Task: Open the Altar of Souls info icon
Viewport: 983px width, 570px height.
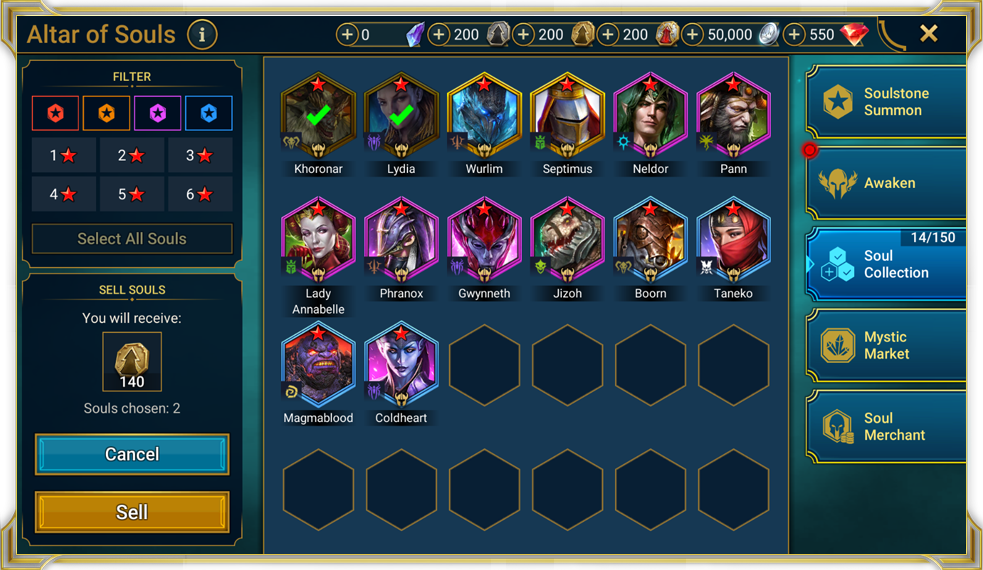Action: pos(202,35)
